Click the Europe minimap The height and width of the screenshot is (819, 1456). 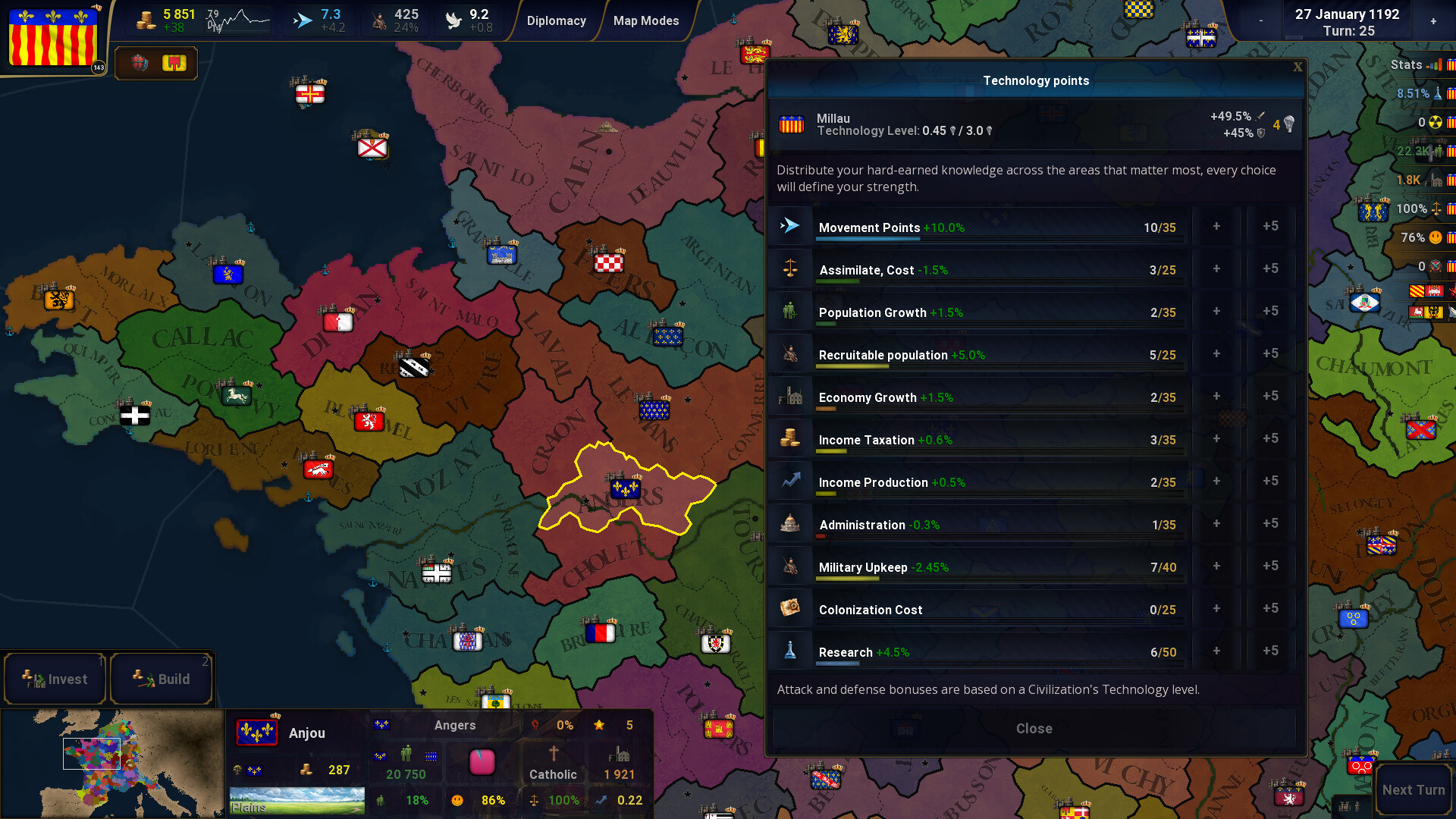pyautogui.click(x=112, y=764)
